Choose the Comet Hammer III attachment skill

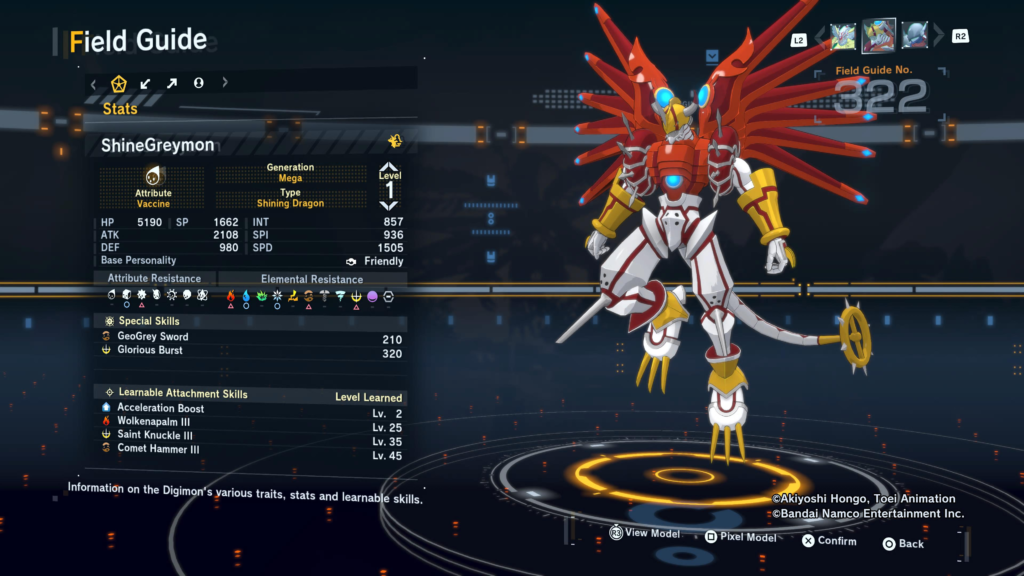pos(158,450)
